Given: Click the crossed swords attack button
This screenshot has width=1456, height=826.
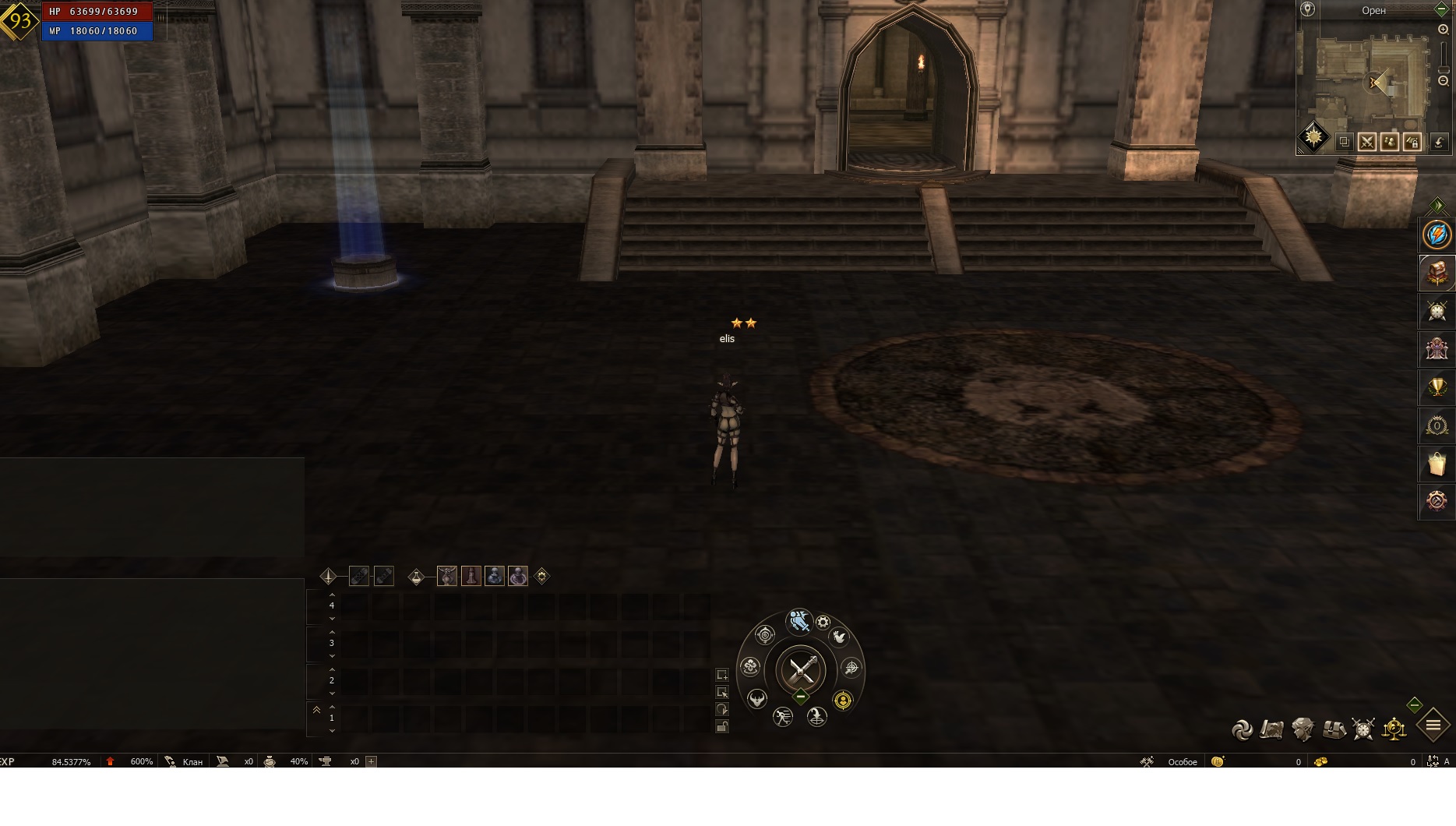Looking at the screenshot, I should pyautogui.click(x=801, y=669).
